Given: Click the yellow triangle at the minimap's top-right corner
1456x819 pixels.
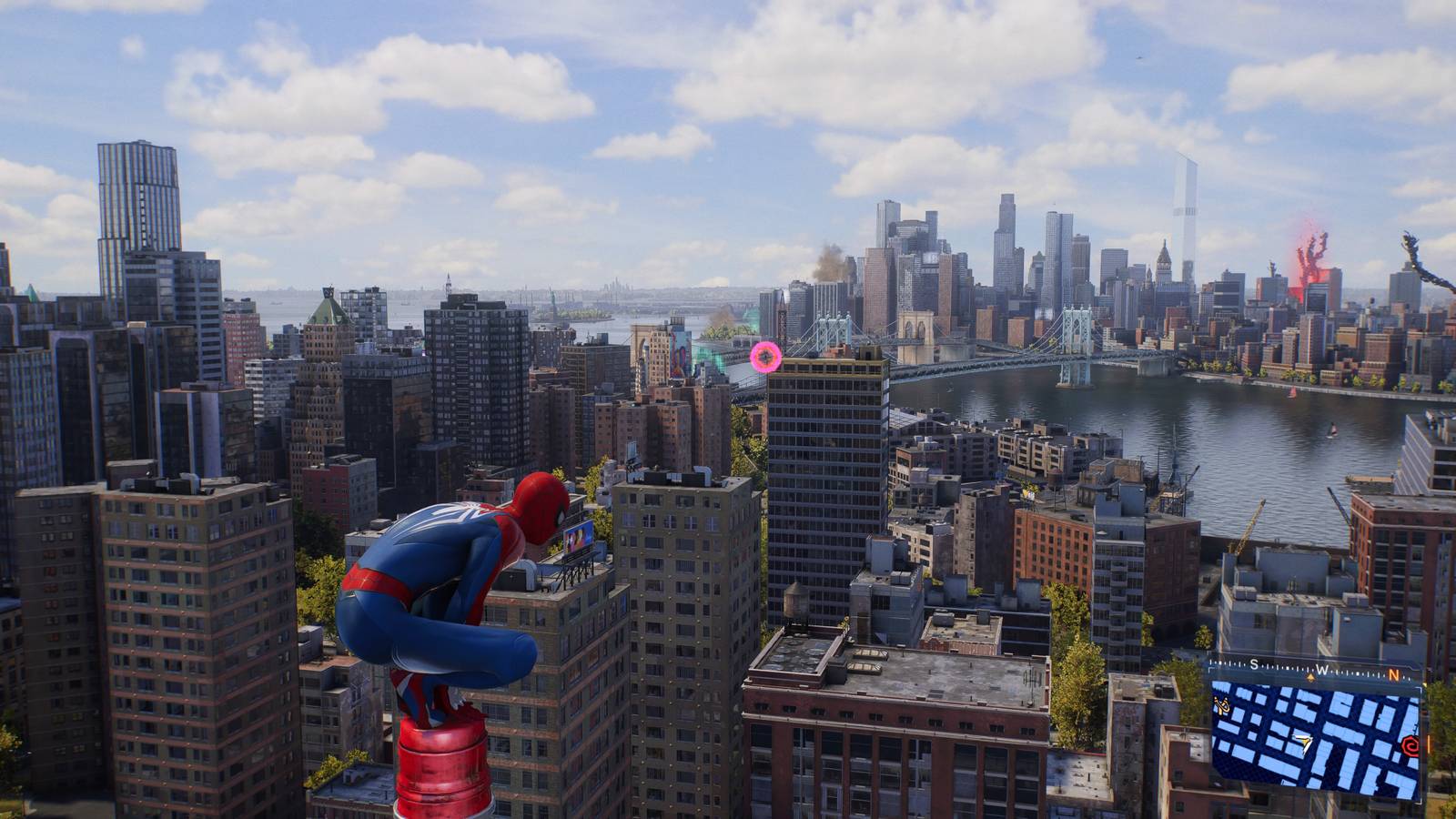Looking at the screenshot, I should click(x=1423, y=684).
